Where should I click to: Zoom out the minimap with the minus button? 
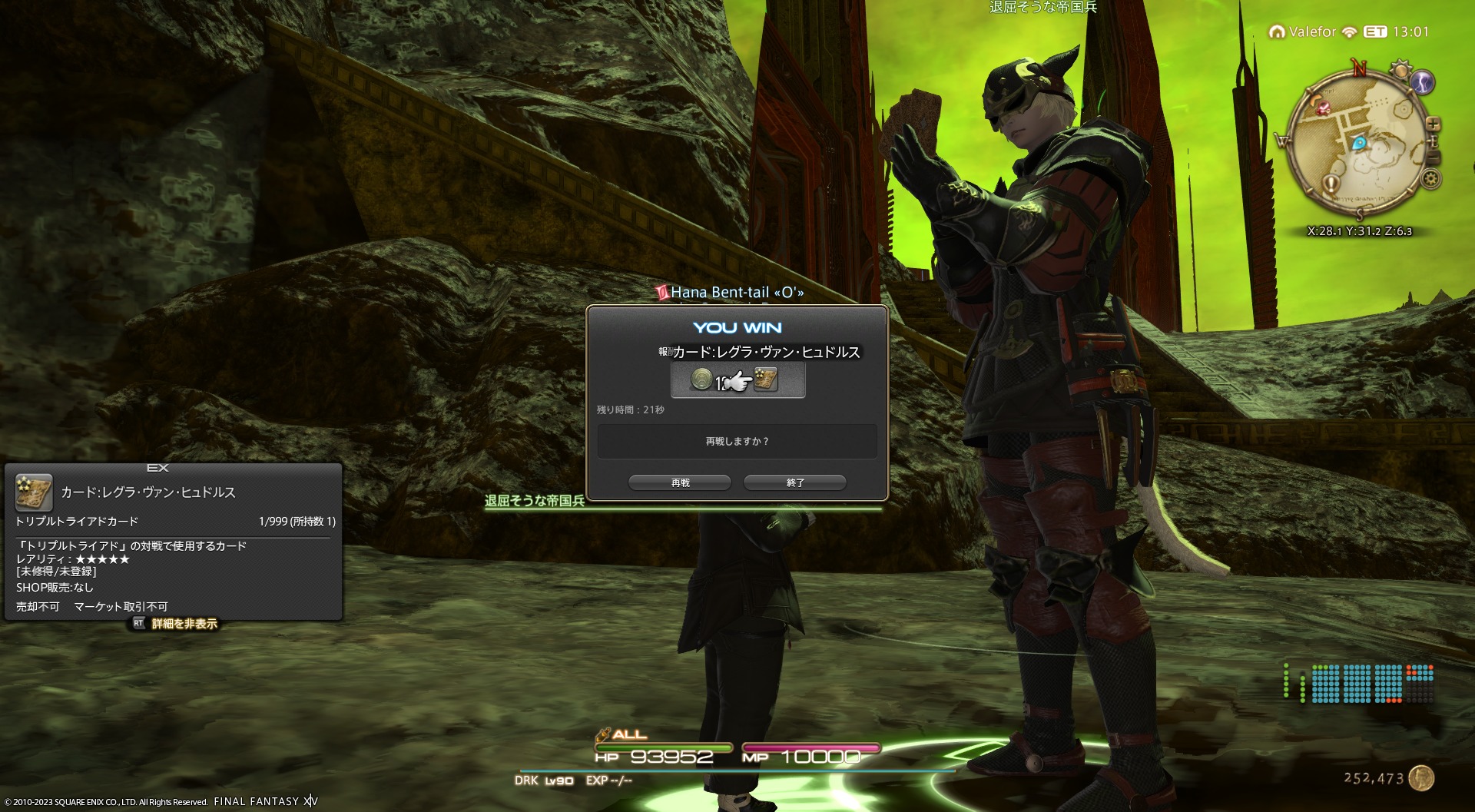pos(1433,157)
